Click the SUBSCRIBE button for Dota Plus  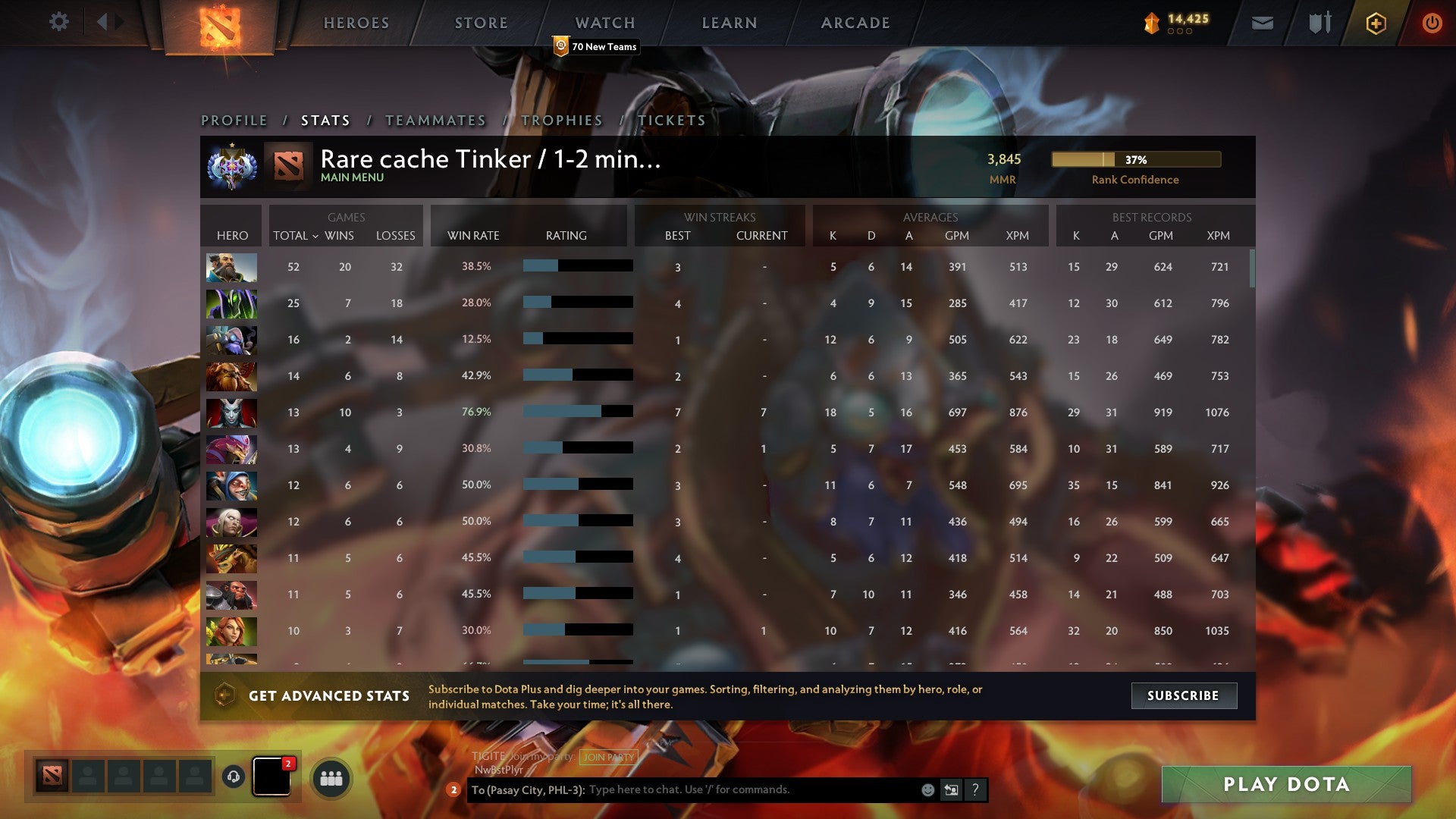click(1184, 695)
